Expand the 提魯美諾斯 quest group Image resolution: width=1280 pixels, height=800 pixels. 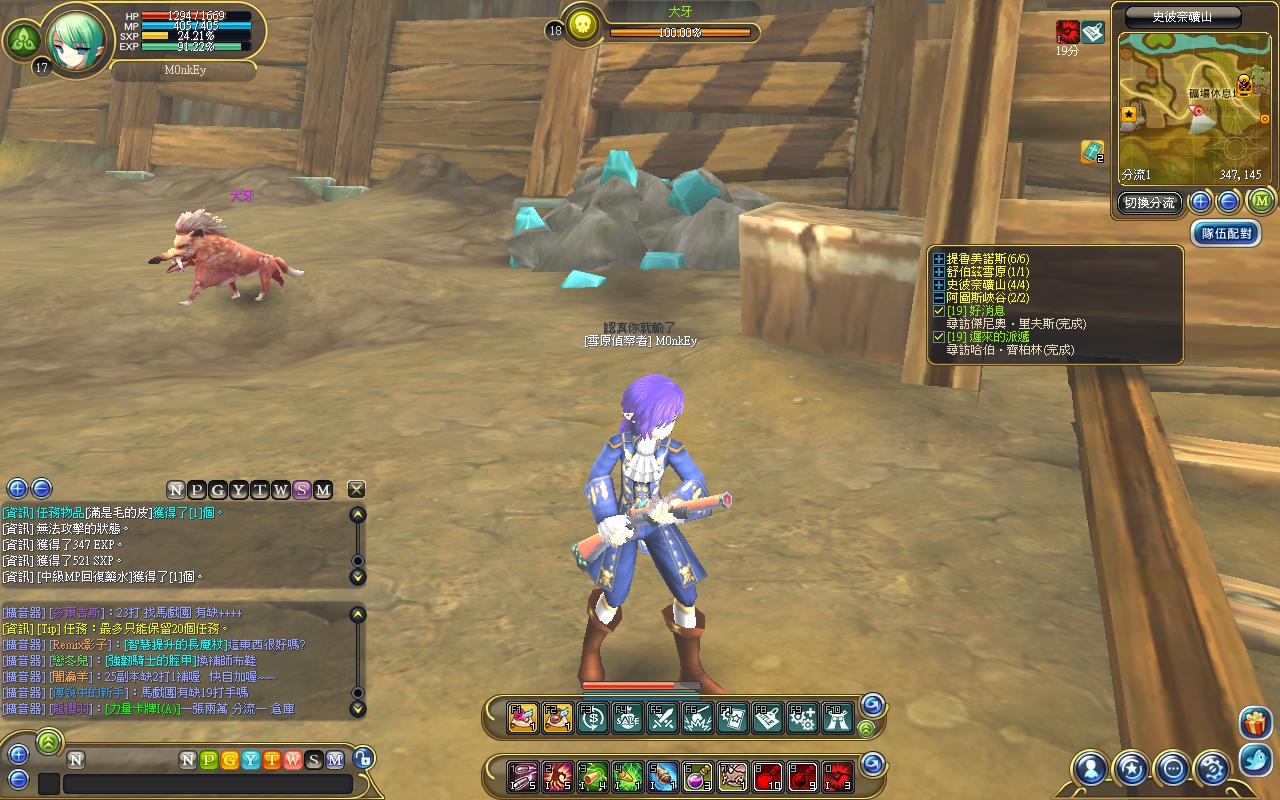938,259
